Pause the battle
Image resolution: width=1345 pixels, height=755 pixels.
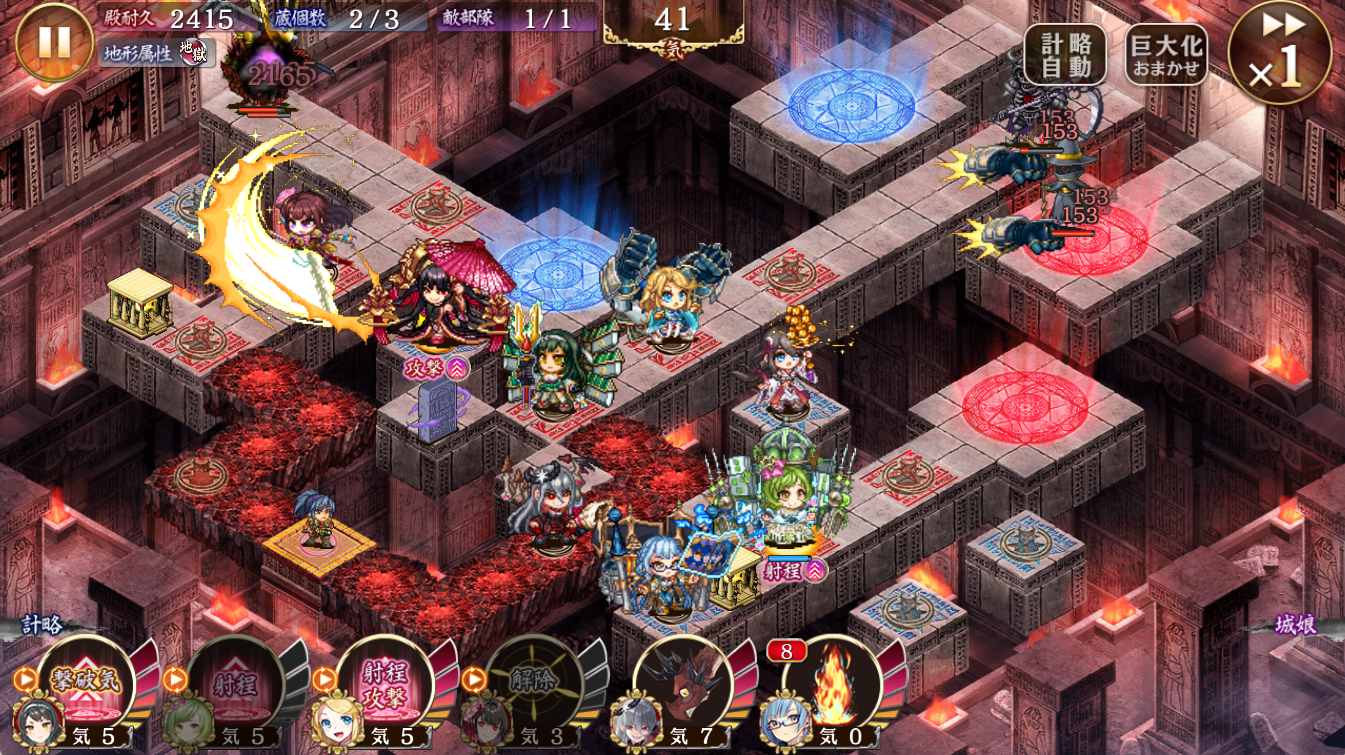(54, 42)
